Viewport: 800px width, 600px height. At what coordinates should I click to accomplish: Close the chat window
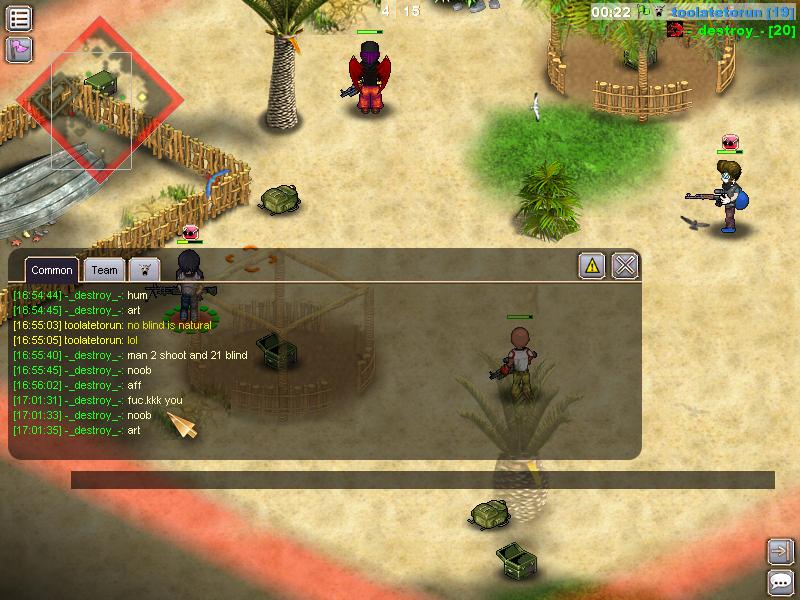click(625, 266)
